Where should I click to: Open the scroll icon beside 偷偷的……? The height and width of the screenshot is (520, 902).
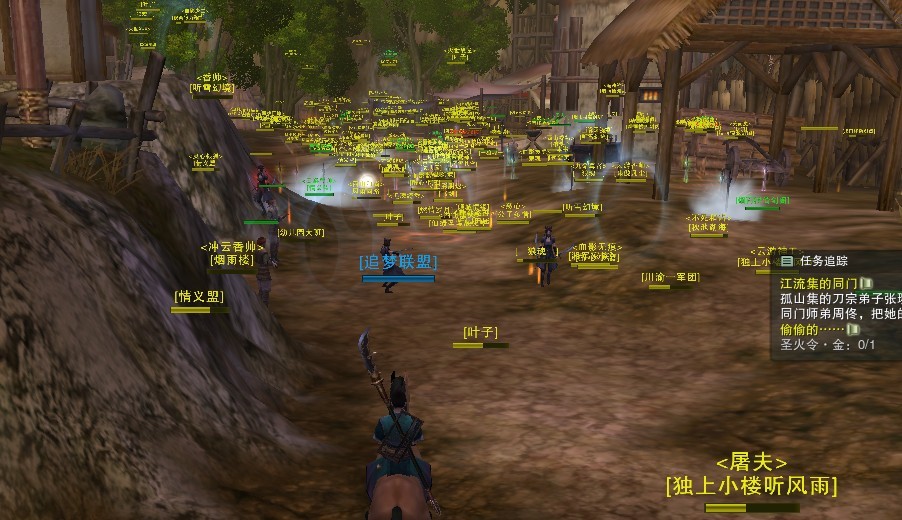click(853, 329)
